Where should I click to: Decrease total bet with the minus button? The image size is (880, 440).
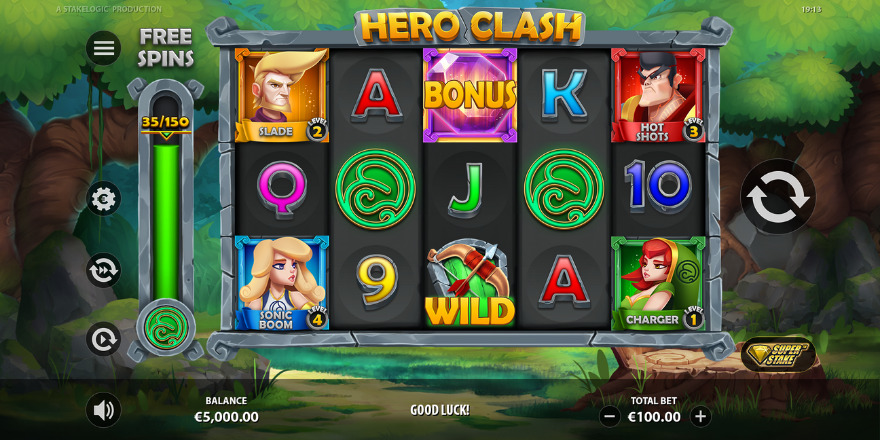tap(609, 416)
